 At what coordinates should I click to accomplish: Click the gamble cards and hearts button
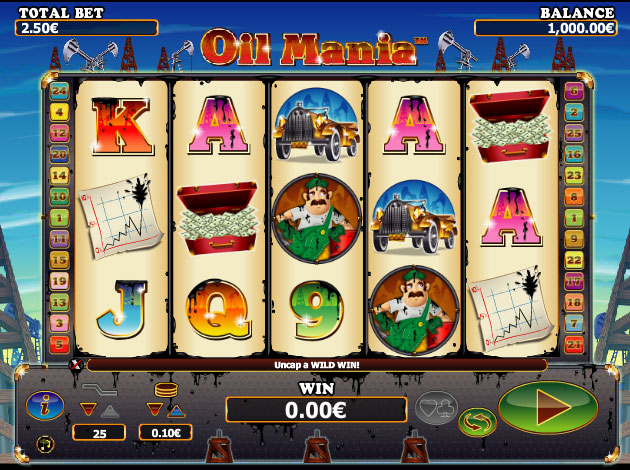click(x=436, y=408)
